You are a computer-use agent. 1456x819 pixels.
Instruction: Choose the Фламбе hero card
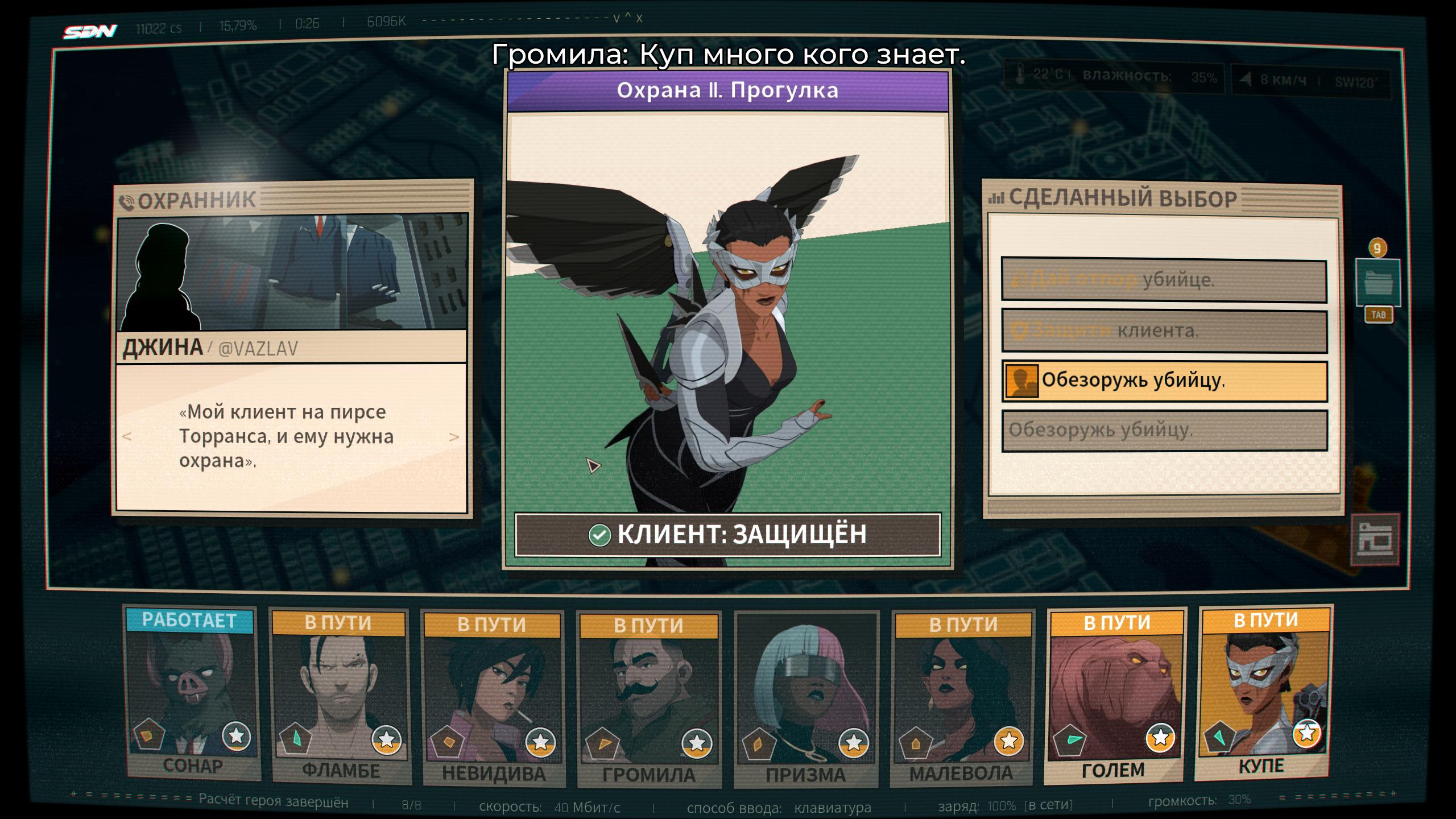(340, 698)
